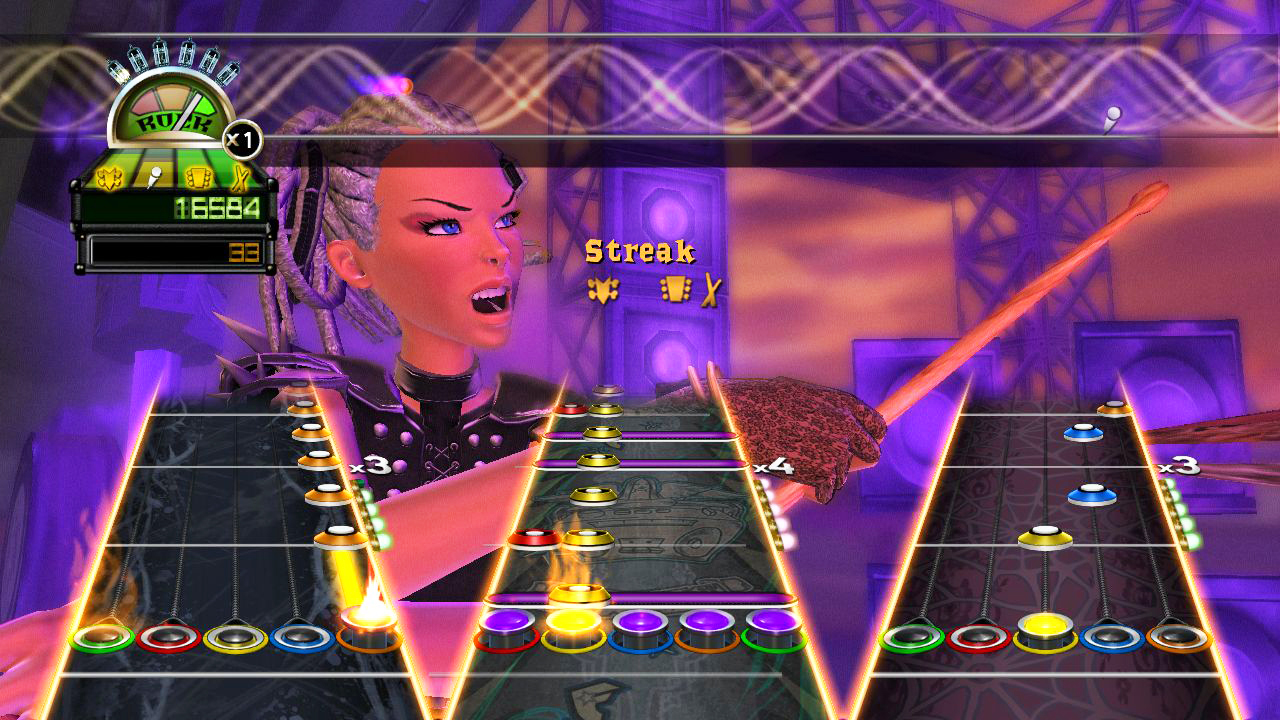Click the crossed drumsticks icon beneath the Streak label
The height and width of the screenshot is (720, 1280).
click(x=711, y=290)
